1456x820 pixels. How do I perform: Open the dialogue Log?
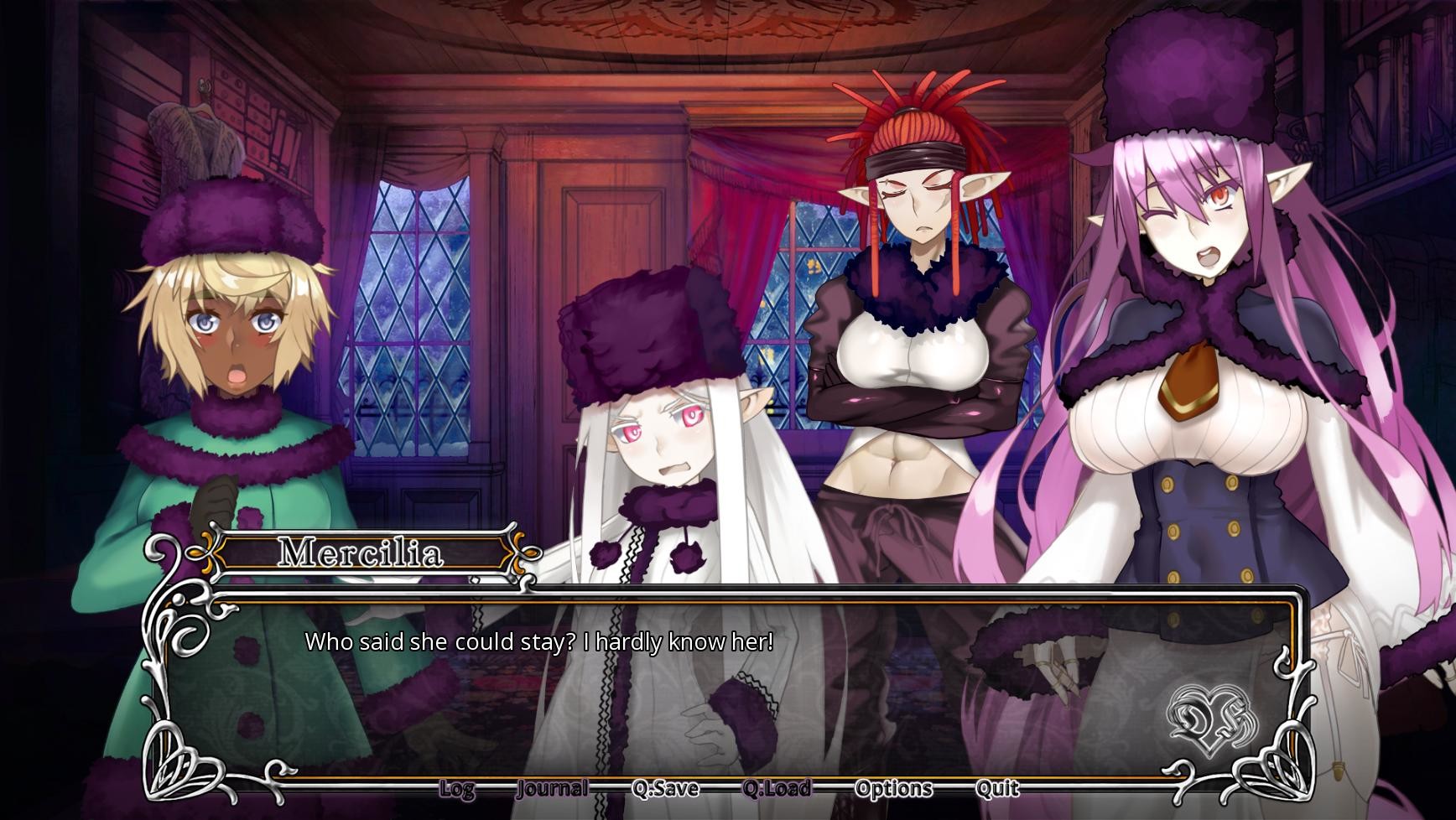pos(457,788)
